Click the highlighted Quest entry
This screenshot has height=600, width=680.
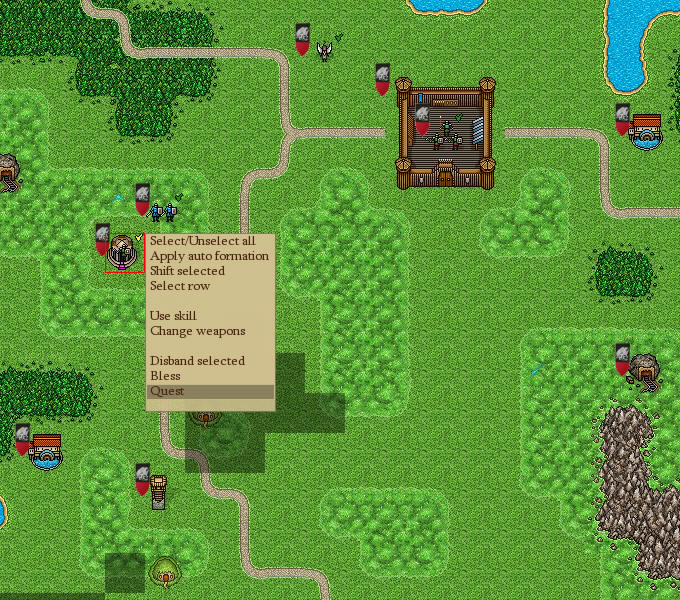click(167, 391)
